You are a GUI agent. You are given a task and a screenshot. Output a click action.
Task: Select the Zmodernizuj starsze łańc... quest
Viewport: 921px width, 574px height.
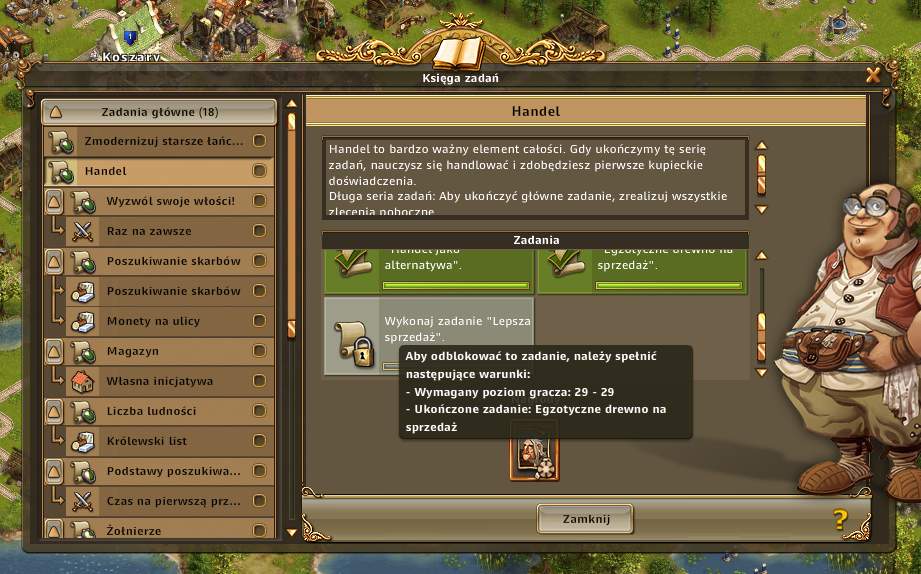click(163, 141)
